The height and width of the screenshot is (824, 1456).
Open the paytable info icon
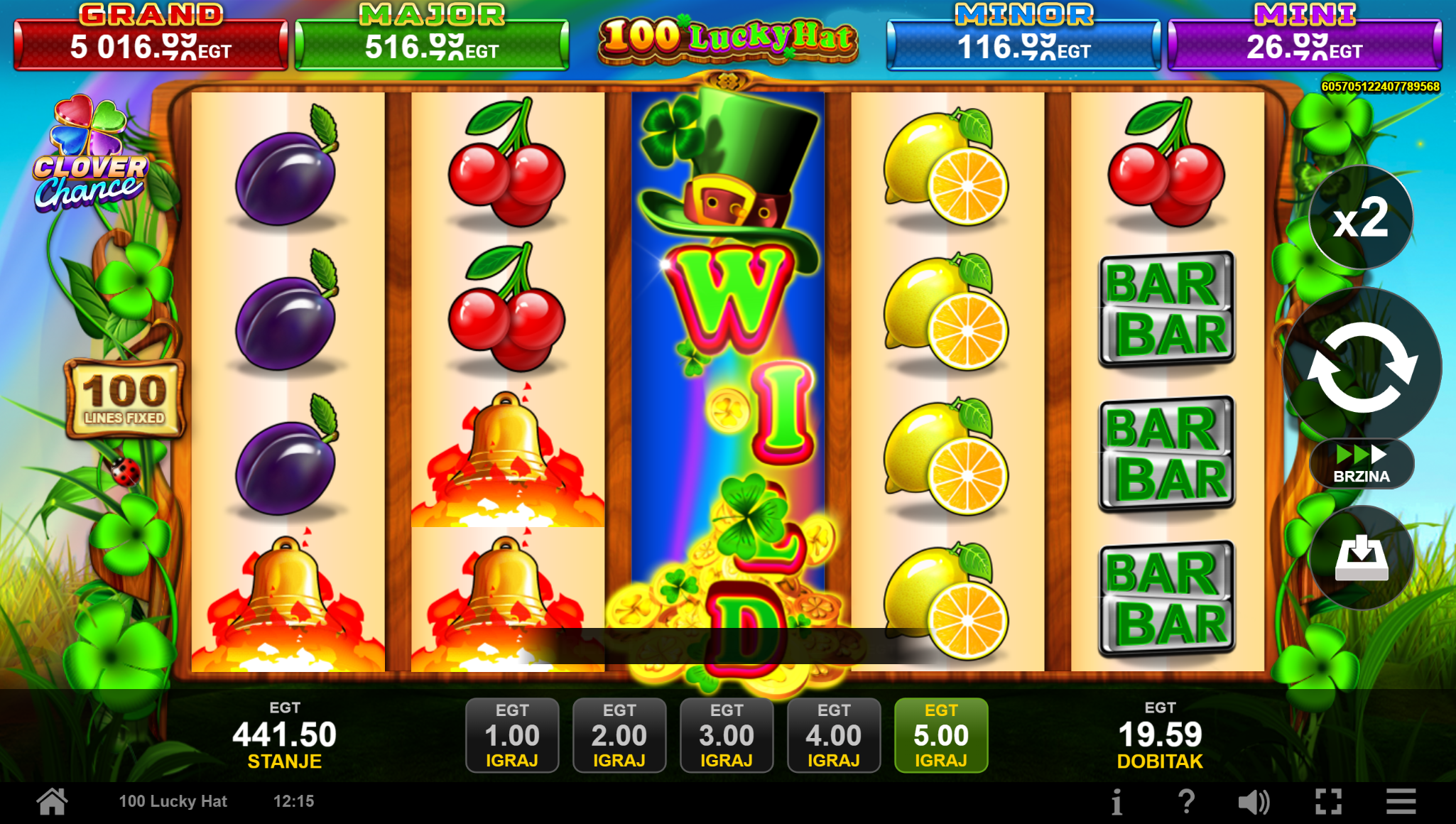(1117, 802)
